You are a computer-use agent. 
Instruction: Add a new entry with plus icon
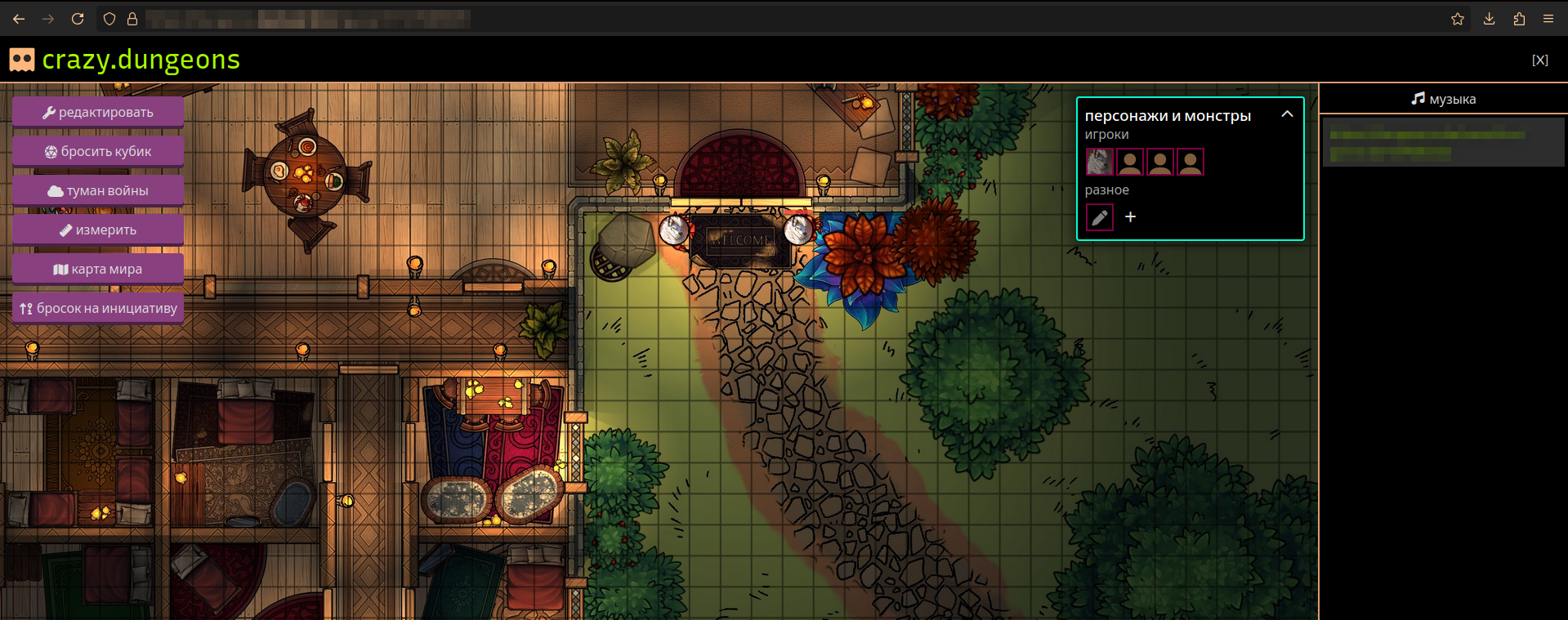[1130, 217]
